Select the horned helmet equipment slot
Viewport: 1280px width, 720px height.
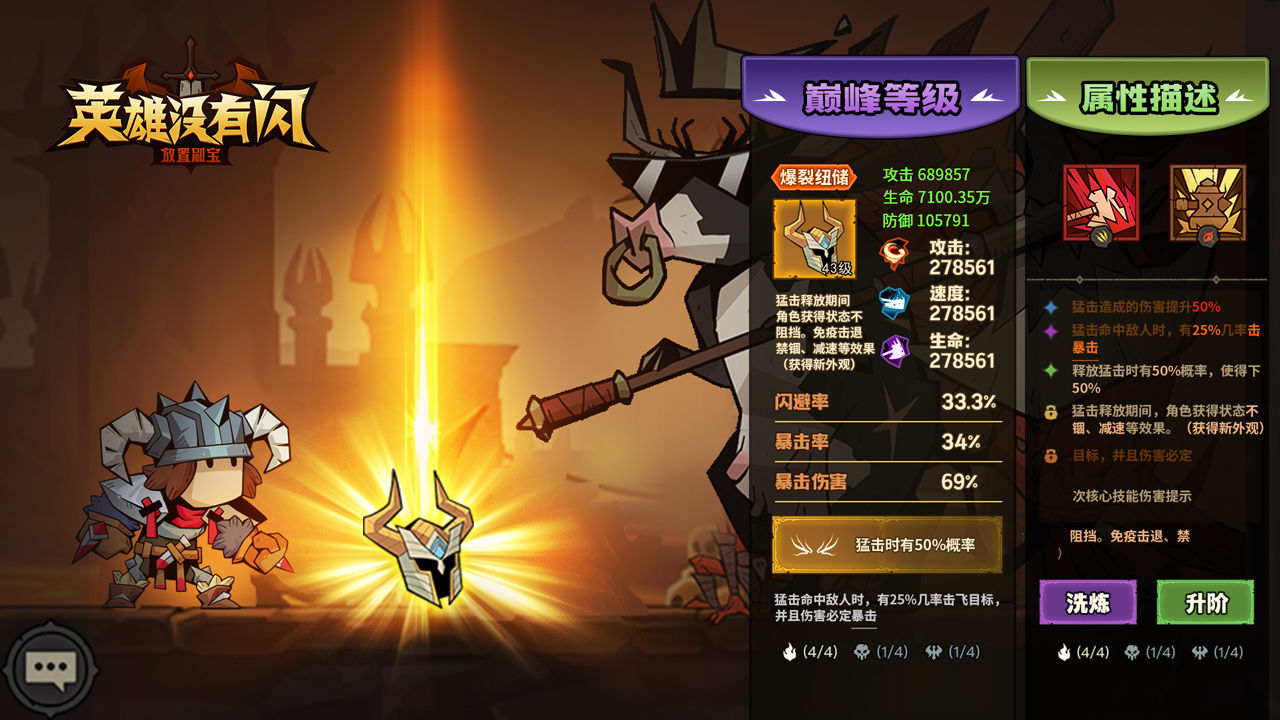(x=814, y=239)
